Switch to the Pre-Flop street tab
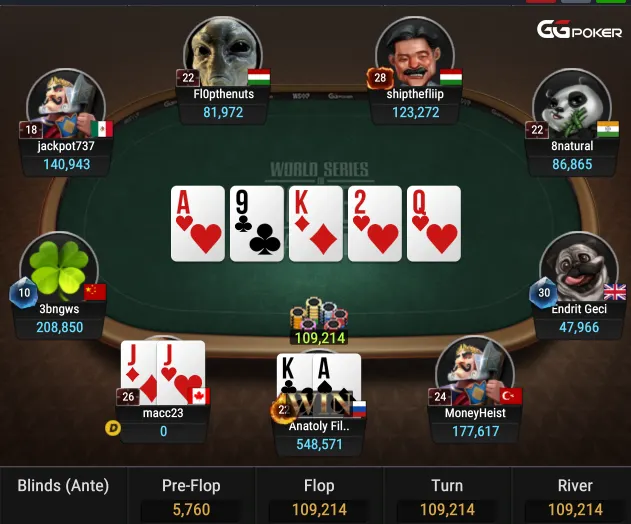 pos(191,495)
